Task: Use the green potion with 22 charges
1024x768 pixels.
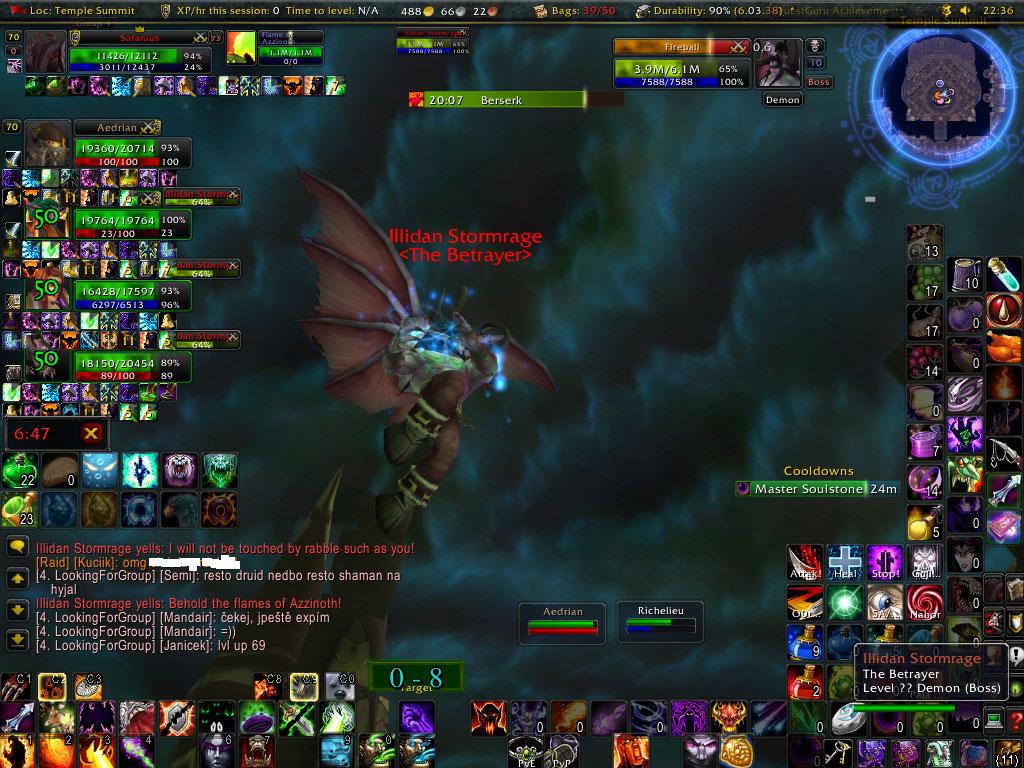Action: (x=19, y=471)
